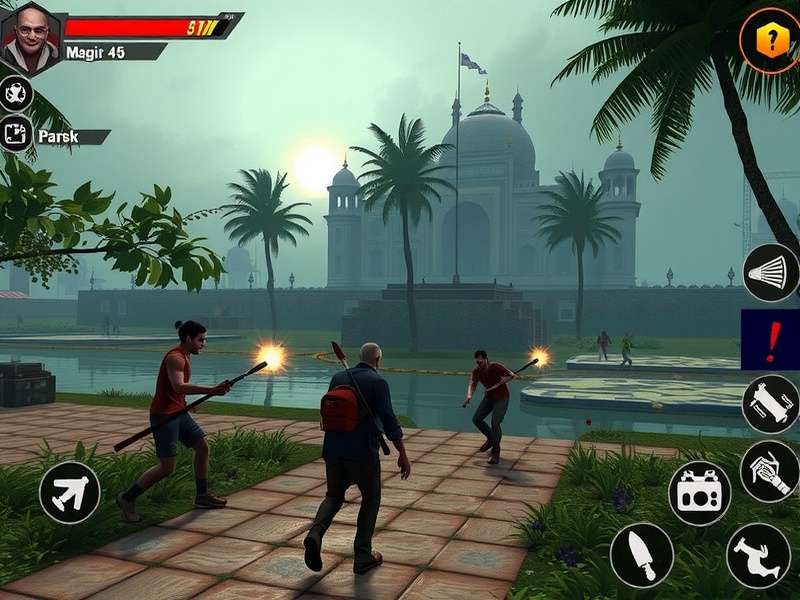
Task: Tap the arrow-shaped dash button
Action: click(x=69, y=492)
